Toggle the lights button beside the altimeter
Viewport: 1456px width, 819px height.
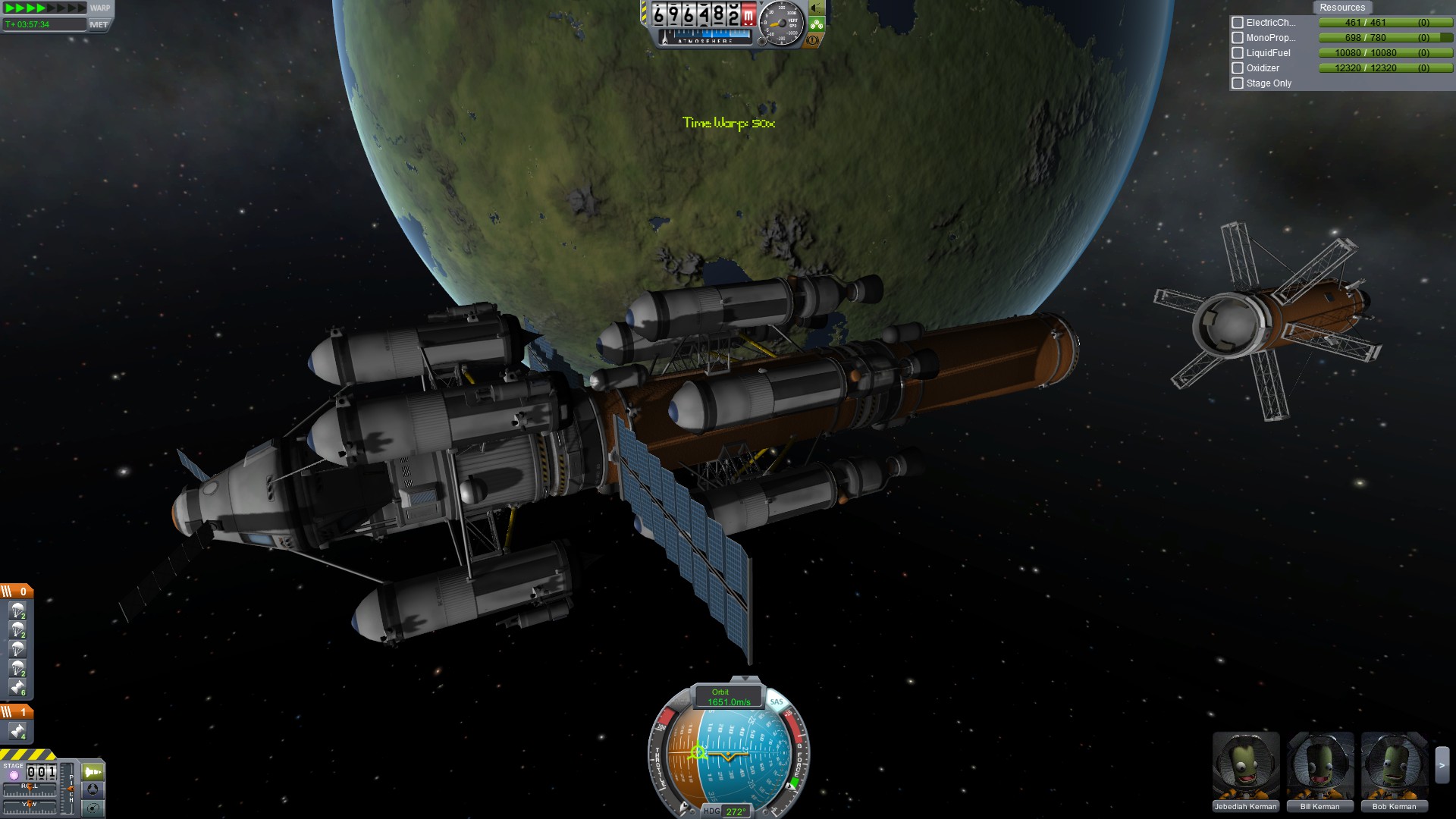816,8
